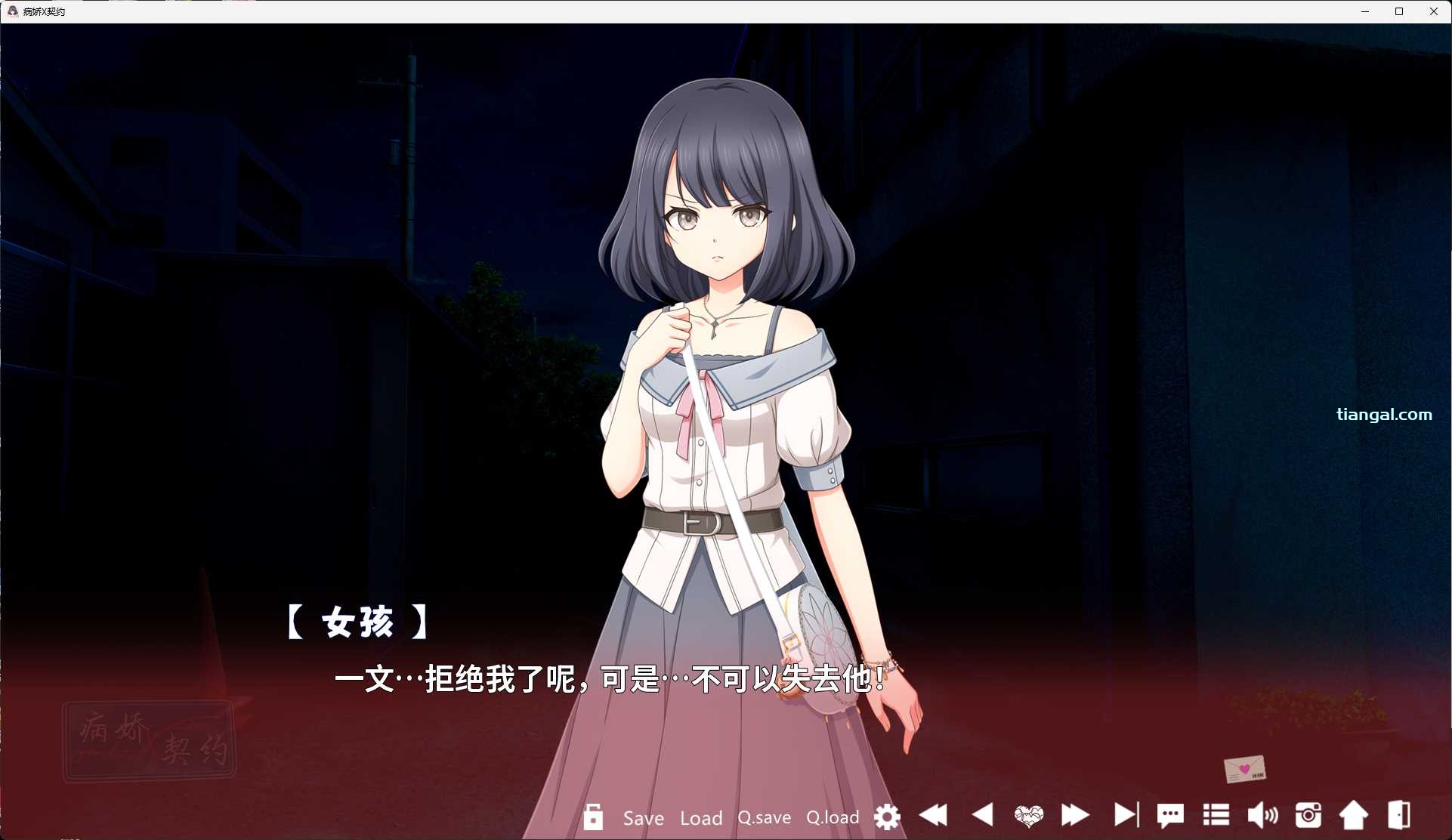Fast rewind dialogue with double-arrow icon

click(x=935, y=817)
